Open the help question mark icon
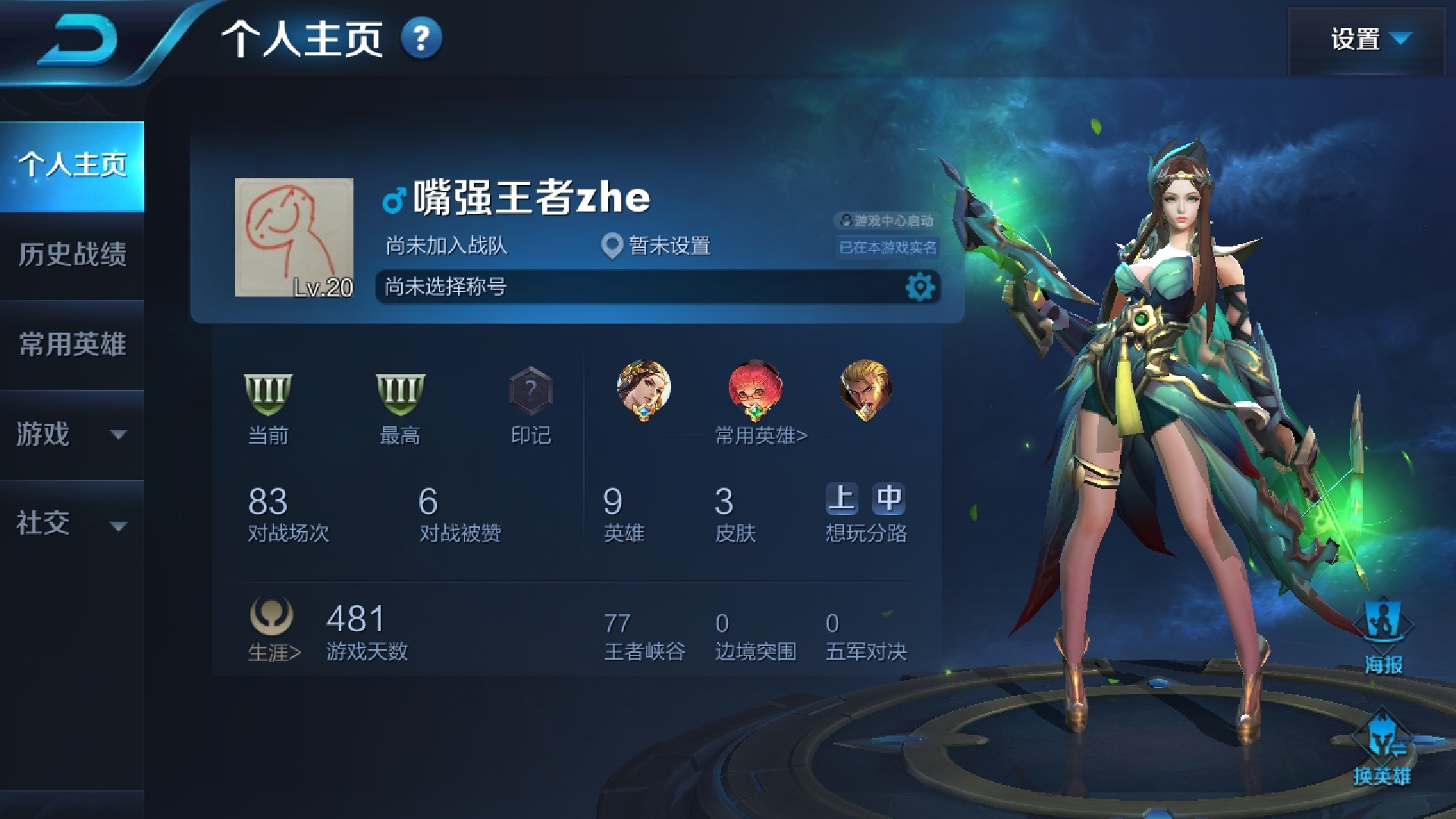Viewport: 1456px width, 819px height. [x=421, y=38]
